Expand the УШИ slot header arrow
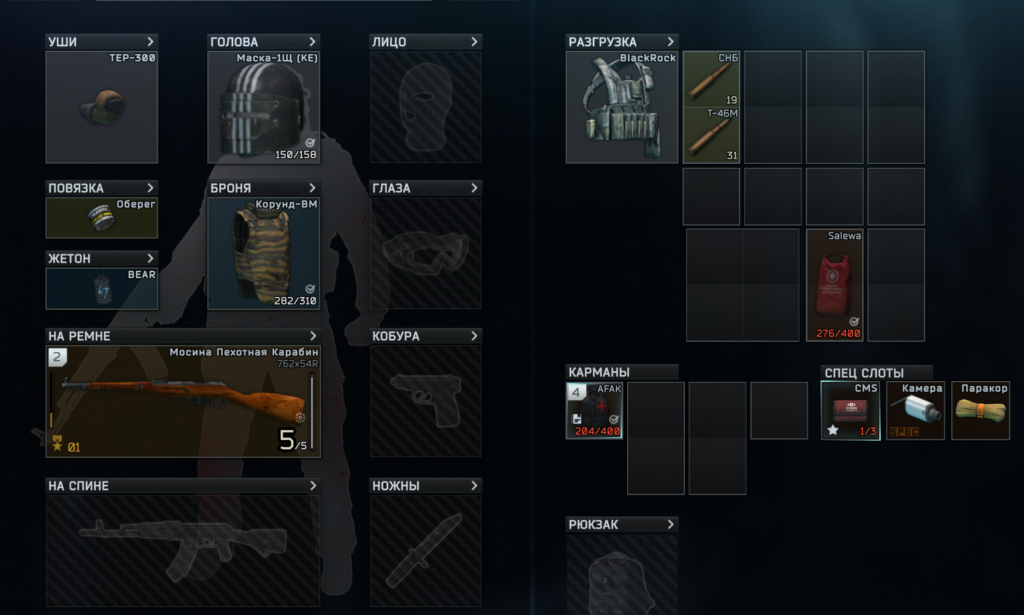 [x=151, y=42]
